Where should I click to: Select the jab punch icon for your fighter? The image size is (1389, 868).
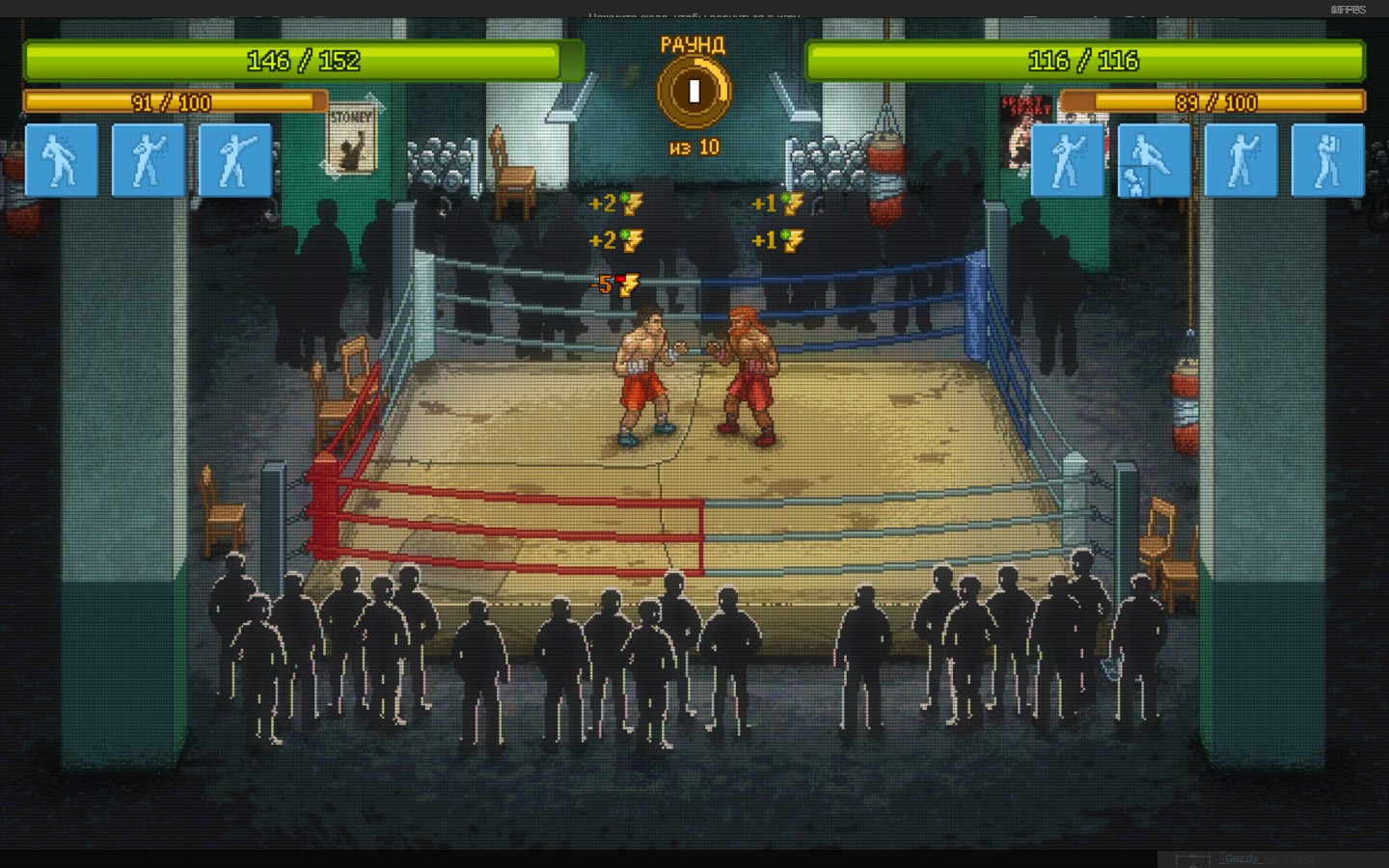click(149, 159)
